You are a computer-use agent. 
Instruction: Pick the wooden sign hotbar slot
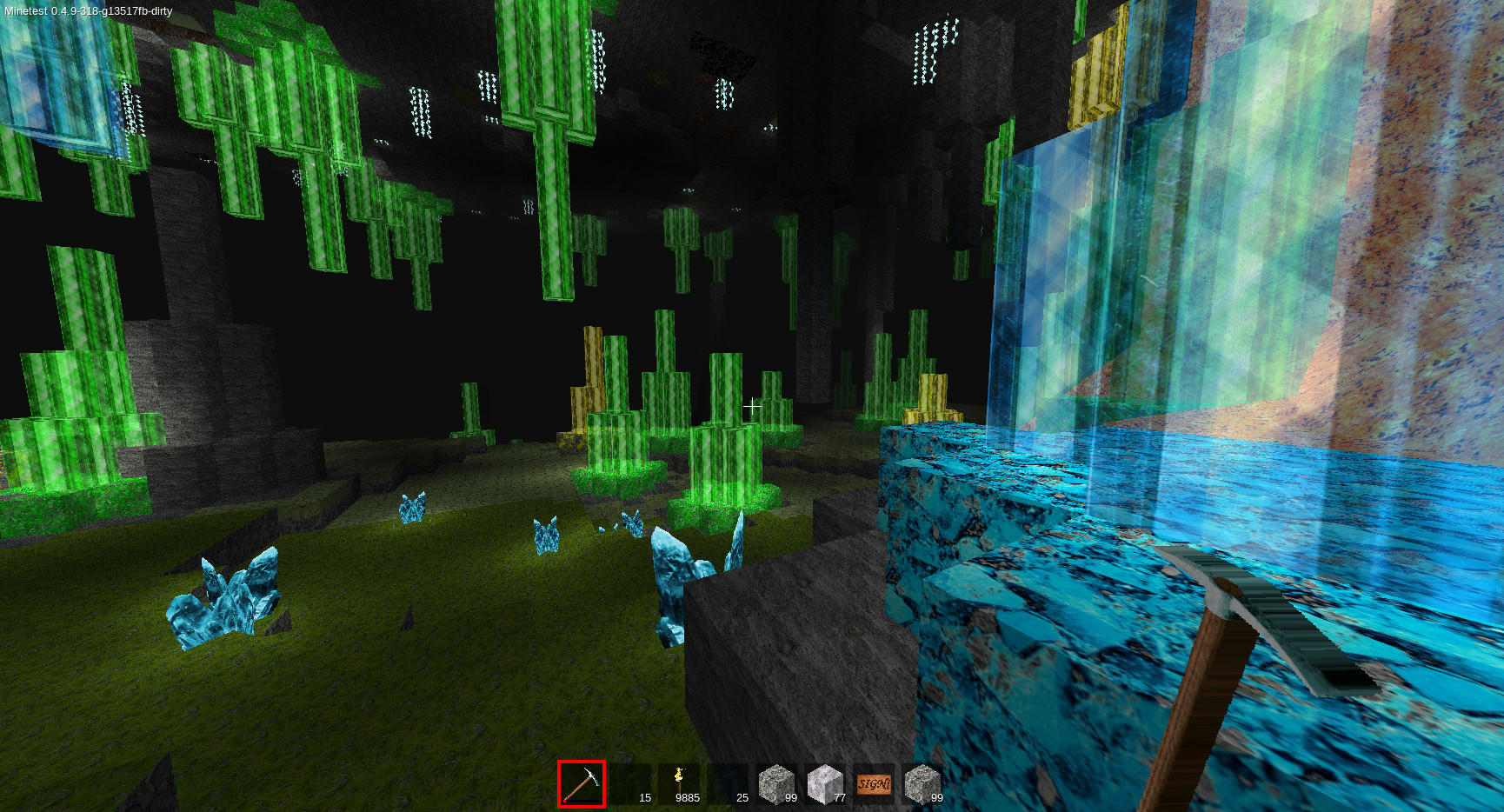click(x=874, y=784)
